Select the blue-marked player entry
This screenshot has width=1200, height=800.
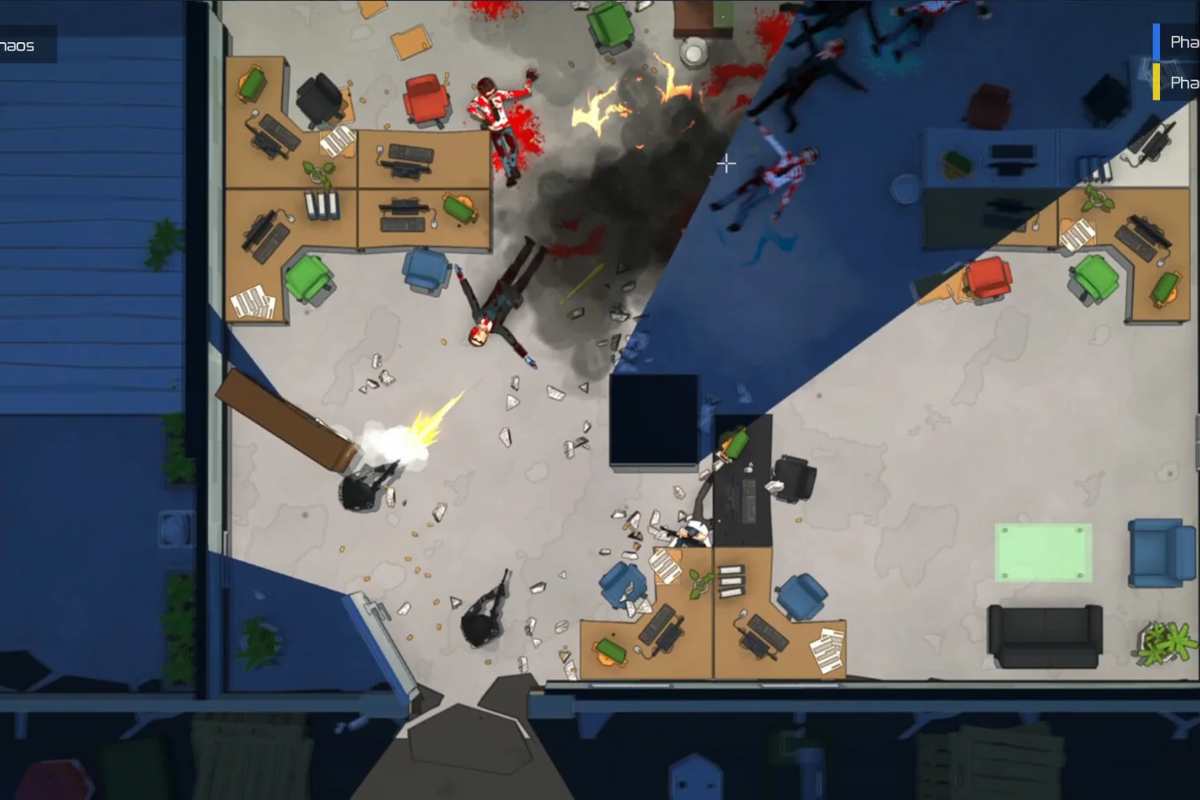click(1180, 42)
